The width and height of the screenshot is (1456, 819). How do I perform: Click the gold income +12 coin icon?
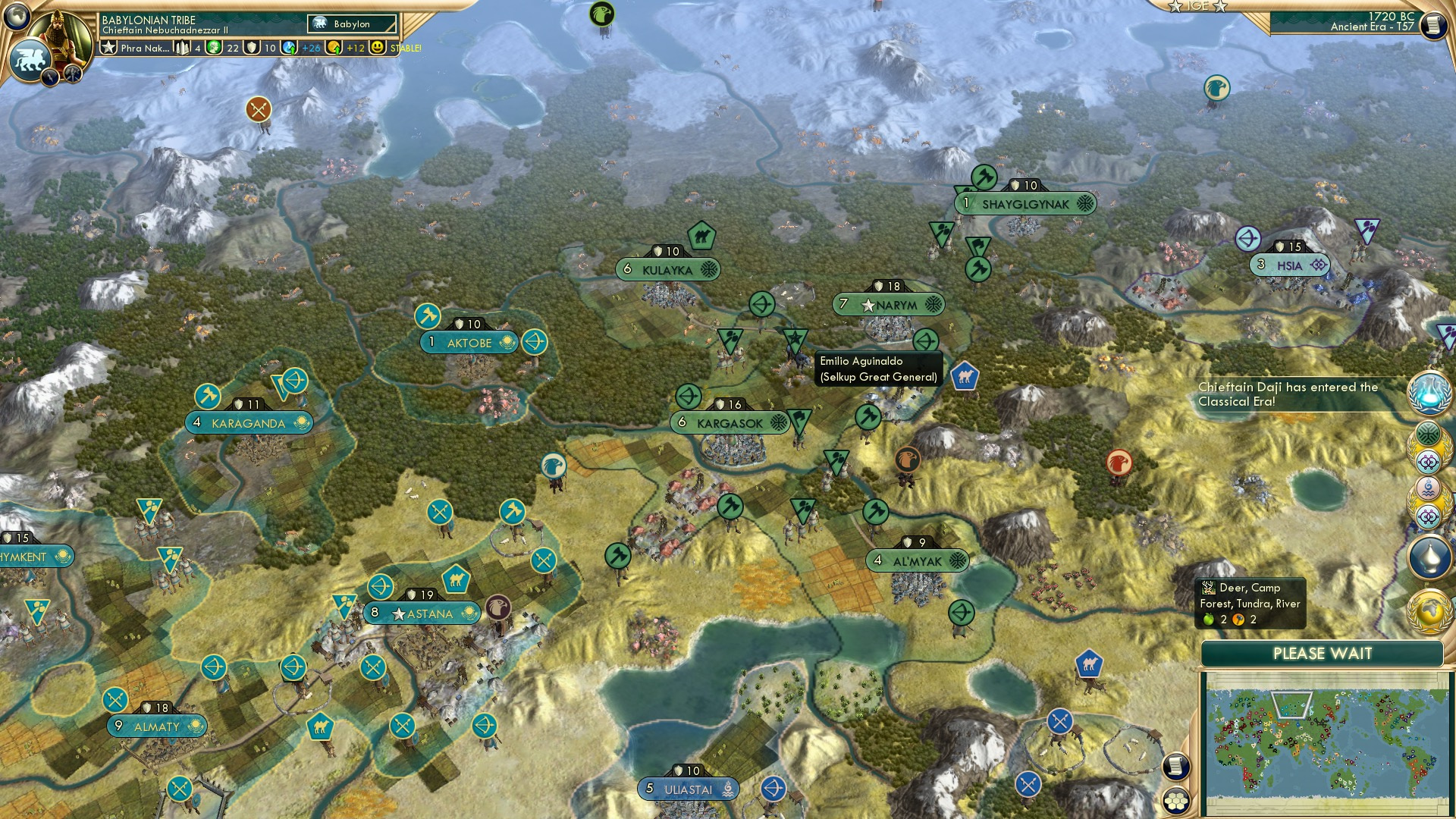(334, 47)
